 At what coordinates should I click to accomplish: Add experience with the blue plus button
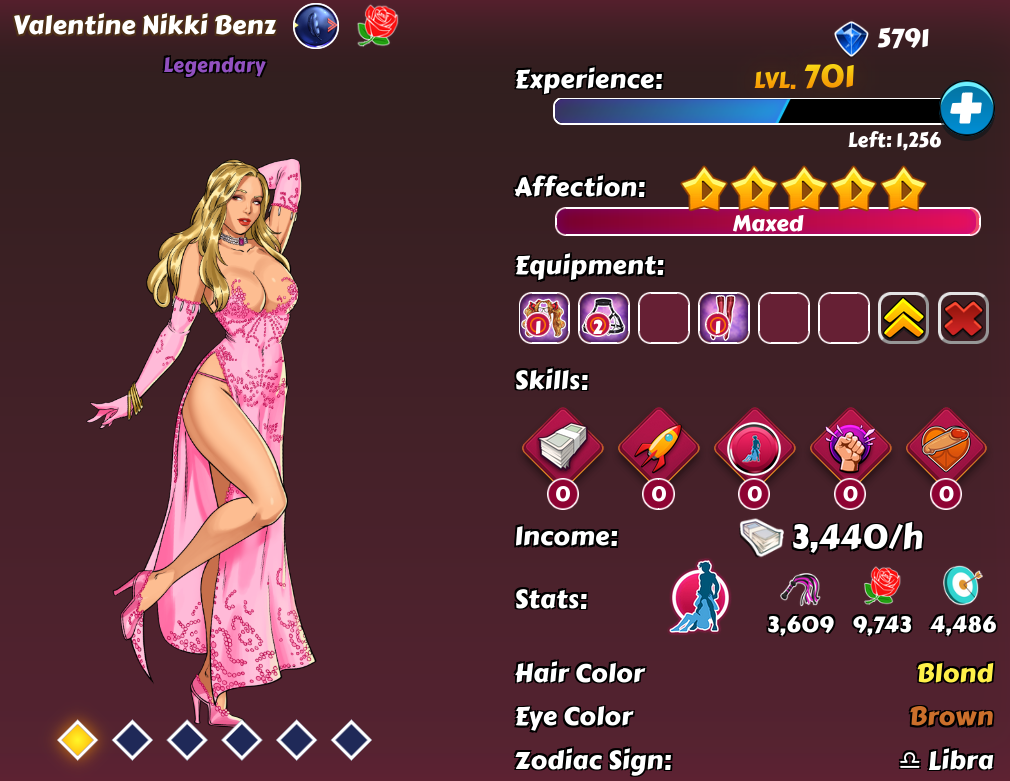(x=966, y=109)
